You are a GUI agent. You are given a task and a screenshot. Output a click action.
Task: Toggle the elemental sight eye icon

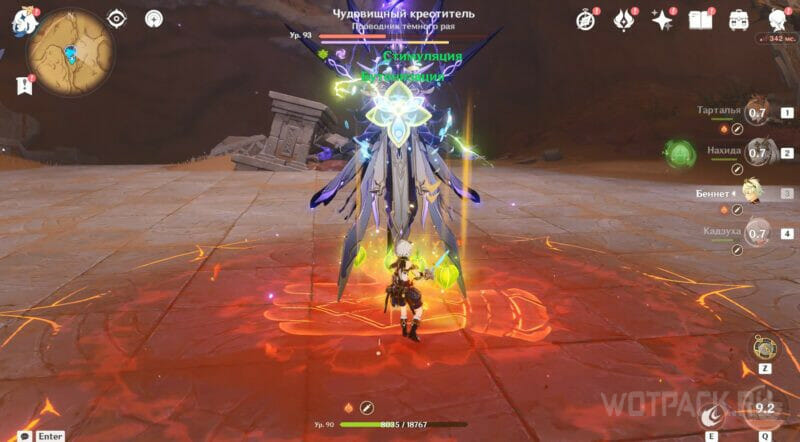[117, 18]
